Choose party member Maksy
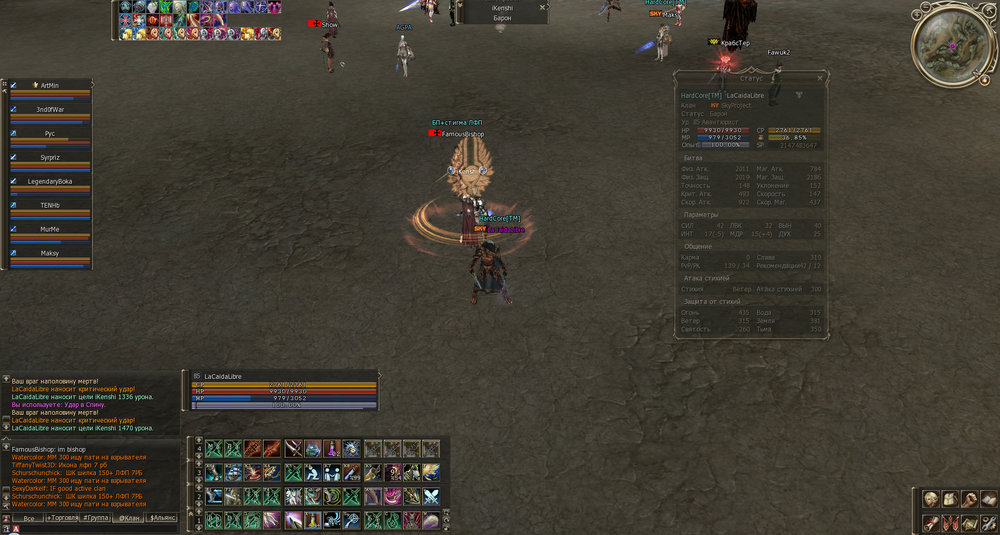The image size is (1000, 535). (50, 253)
